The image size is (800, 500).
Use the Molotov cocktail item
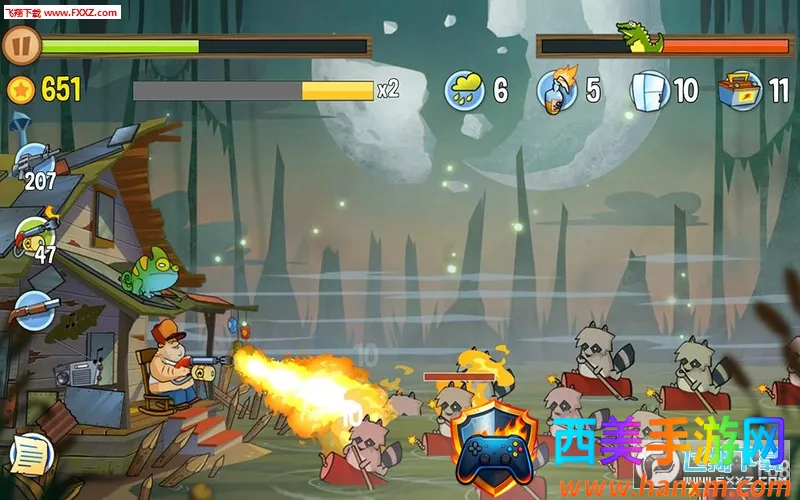[x=556, y=90]
